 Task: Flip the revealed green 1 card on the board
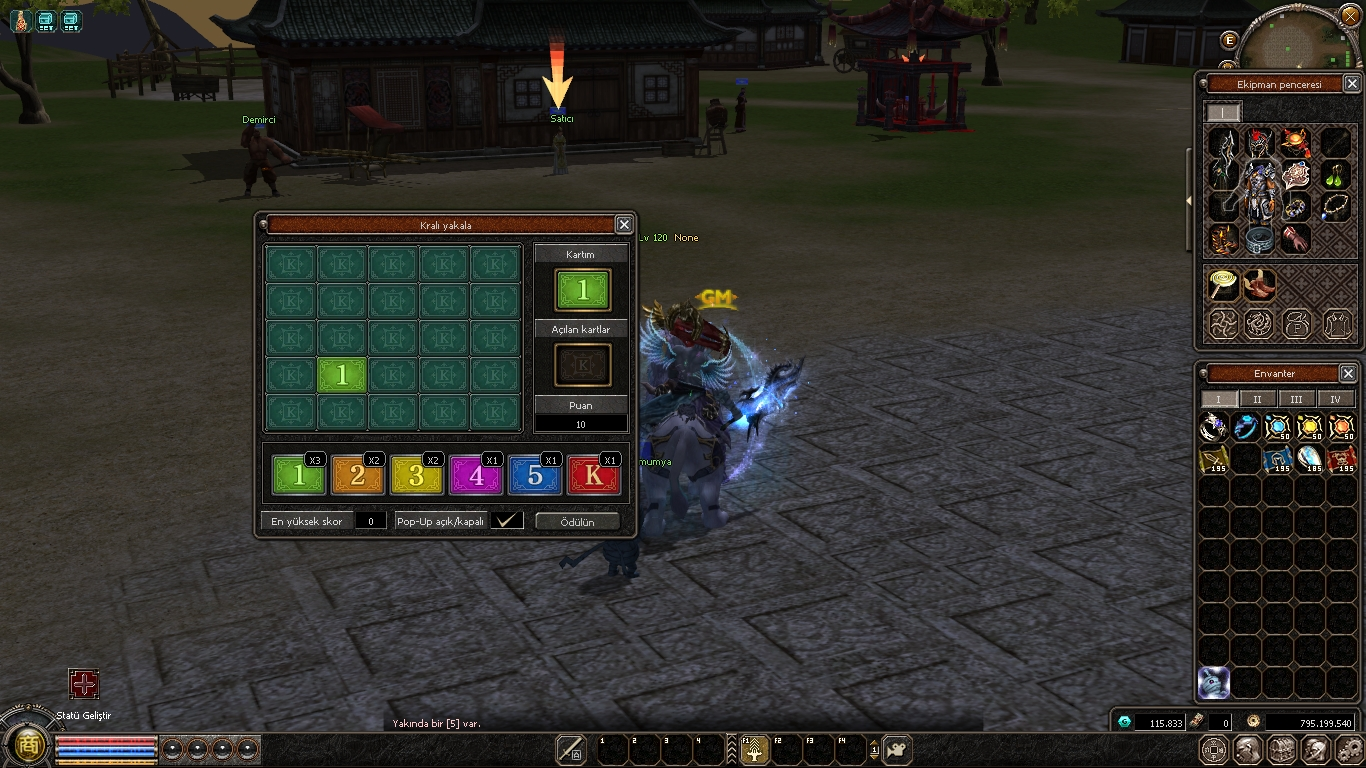click(342, 375)
